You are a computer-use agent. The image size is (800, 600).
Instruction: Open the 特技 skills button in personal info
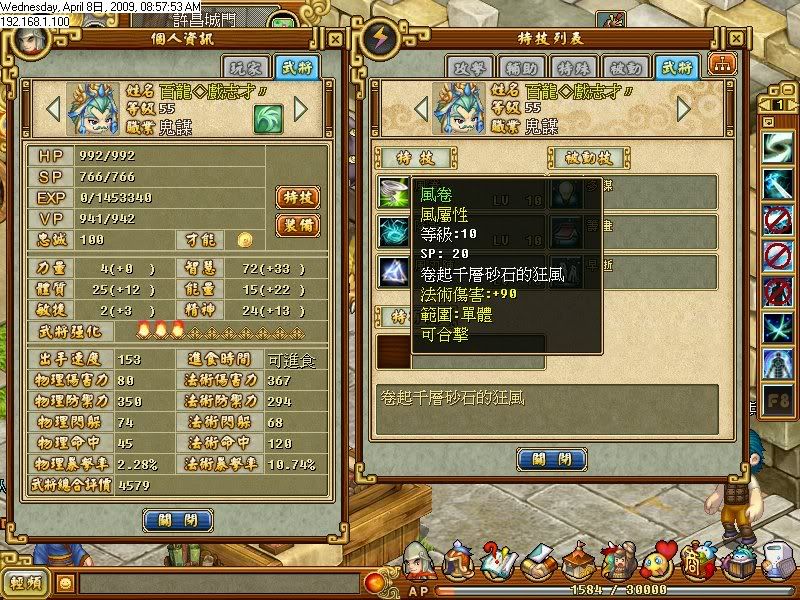point(297,197)
